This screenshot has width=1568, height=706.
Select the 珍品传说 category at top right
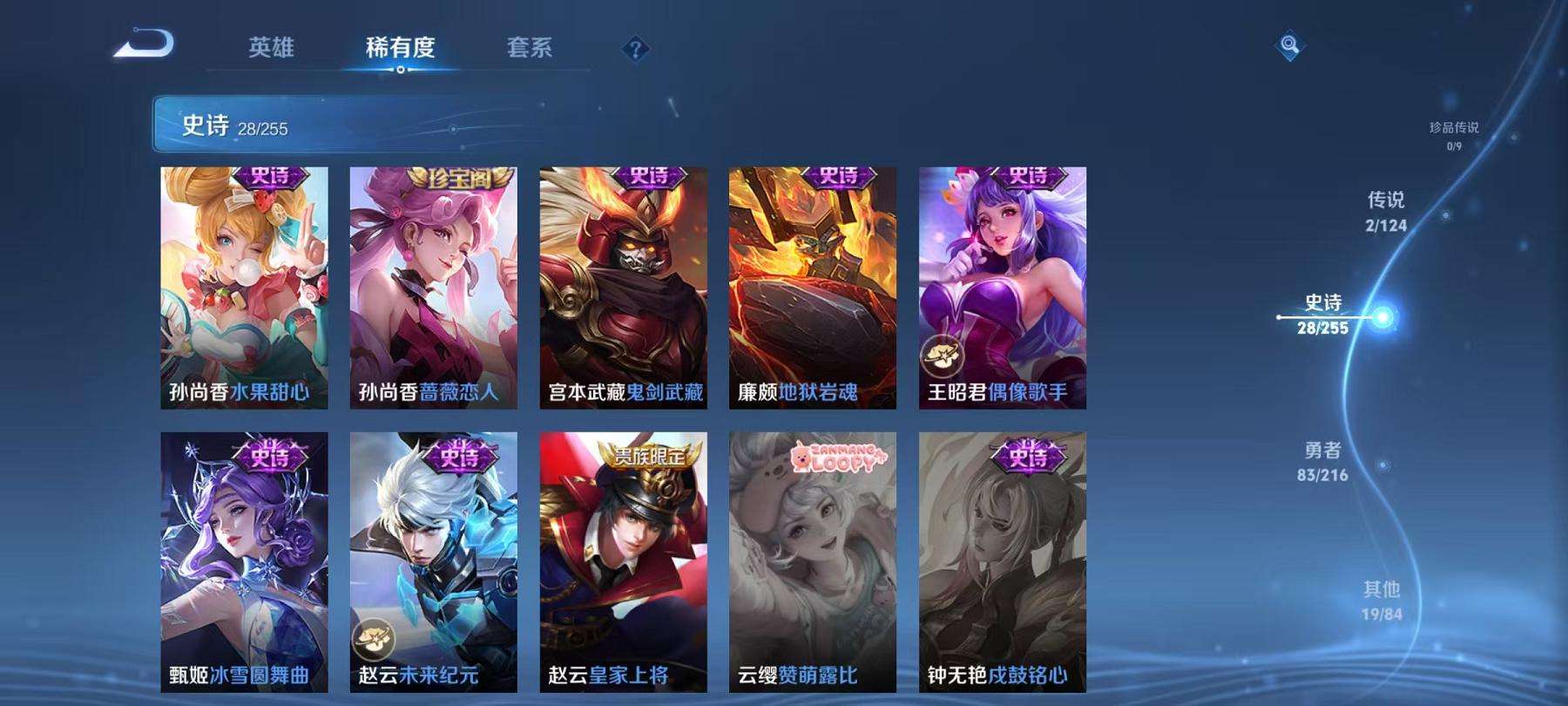(1455, 133)
